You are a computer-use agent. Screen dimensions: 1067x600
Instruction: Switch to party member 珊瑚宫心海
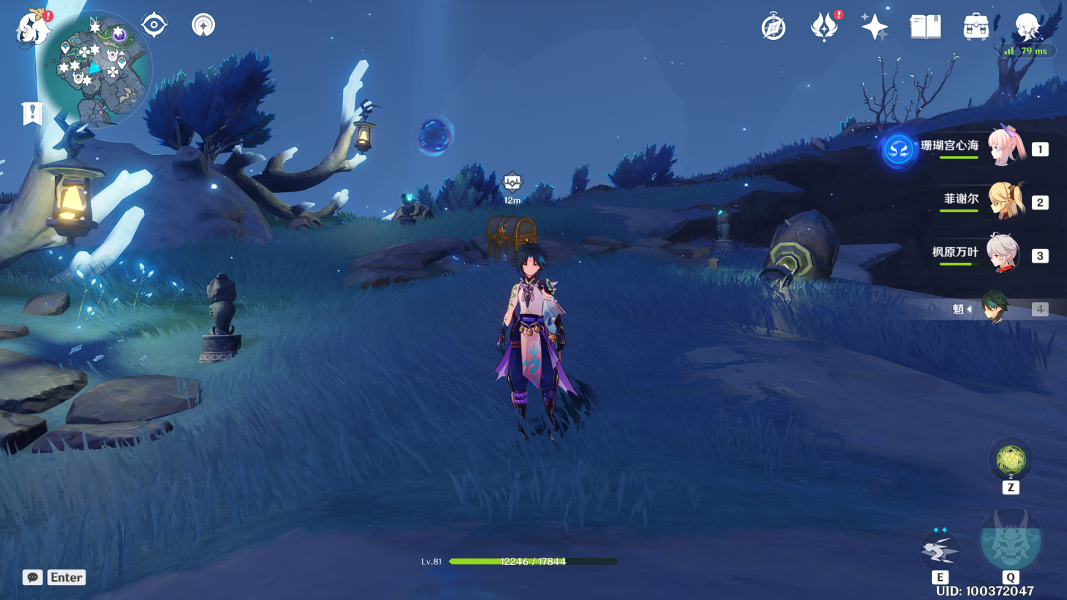point(1003,148)
